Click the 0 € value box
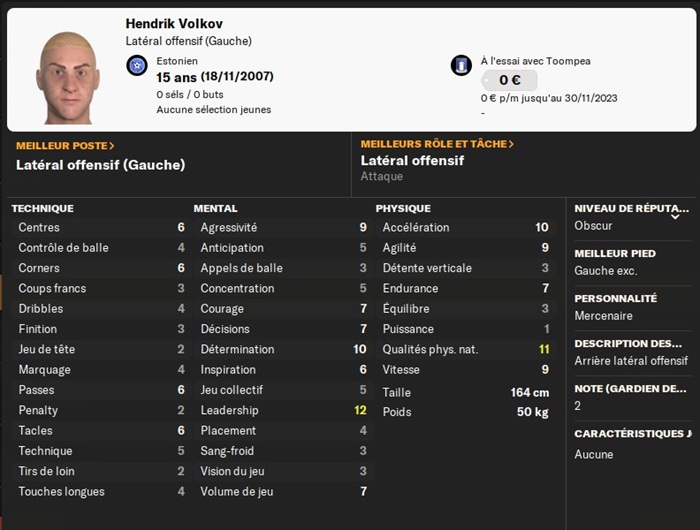700x530 pixels. click(x=509, y=81)
